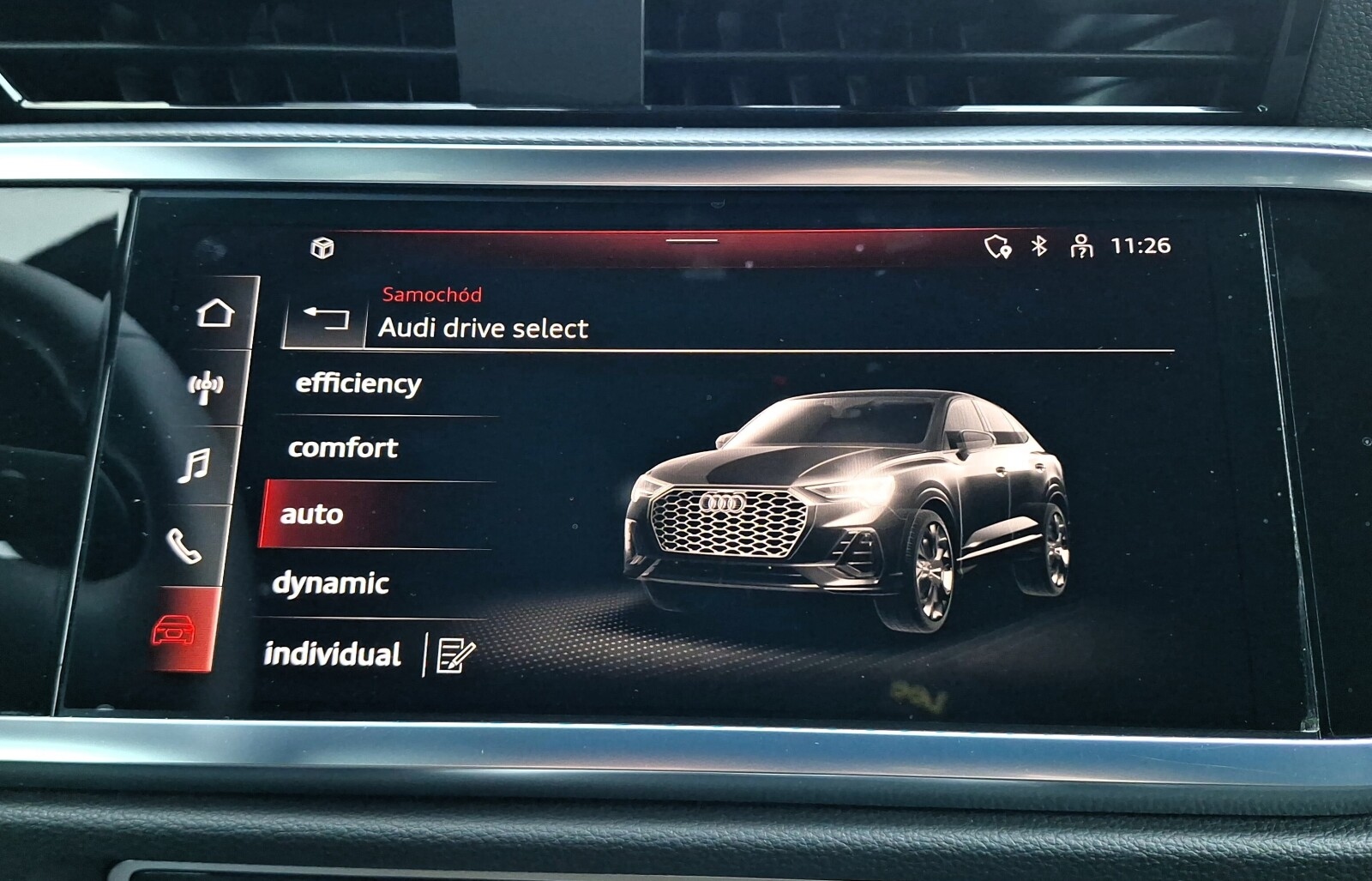The width and height of the screenshot is (1372, 881).
Task: Confirm the auto drive mode
Action: coord(311,515)
